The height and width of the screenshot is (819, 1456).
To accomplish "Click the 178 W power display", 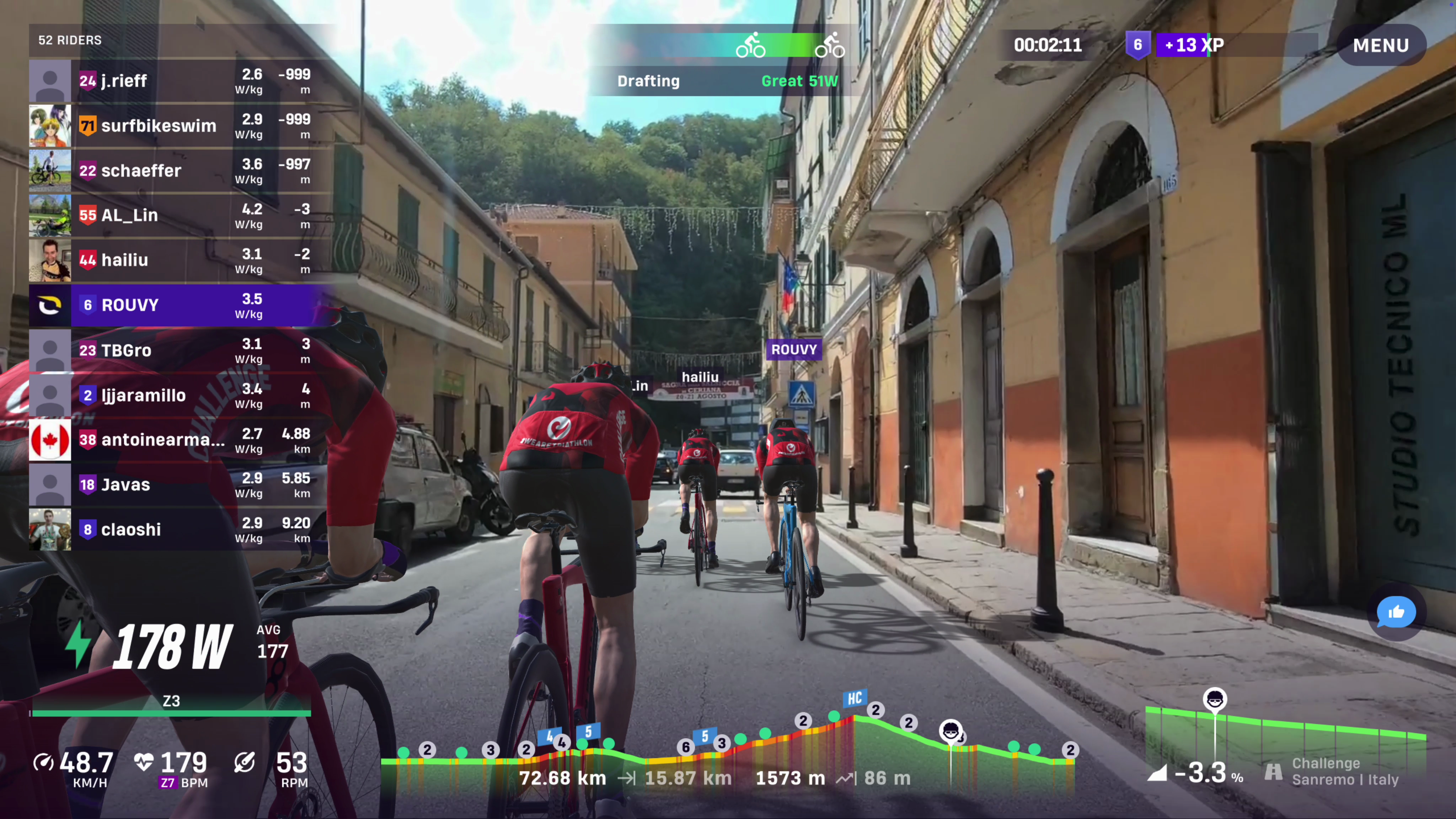I will tap(172, 647).
